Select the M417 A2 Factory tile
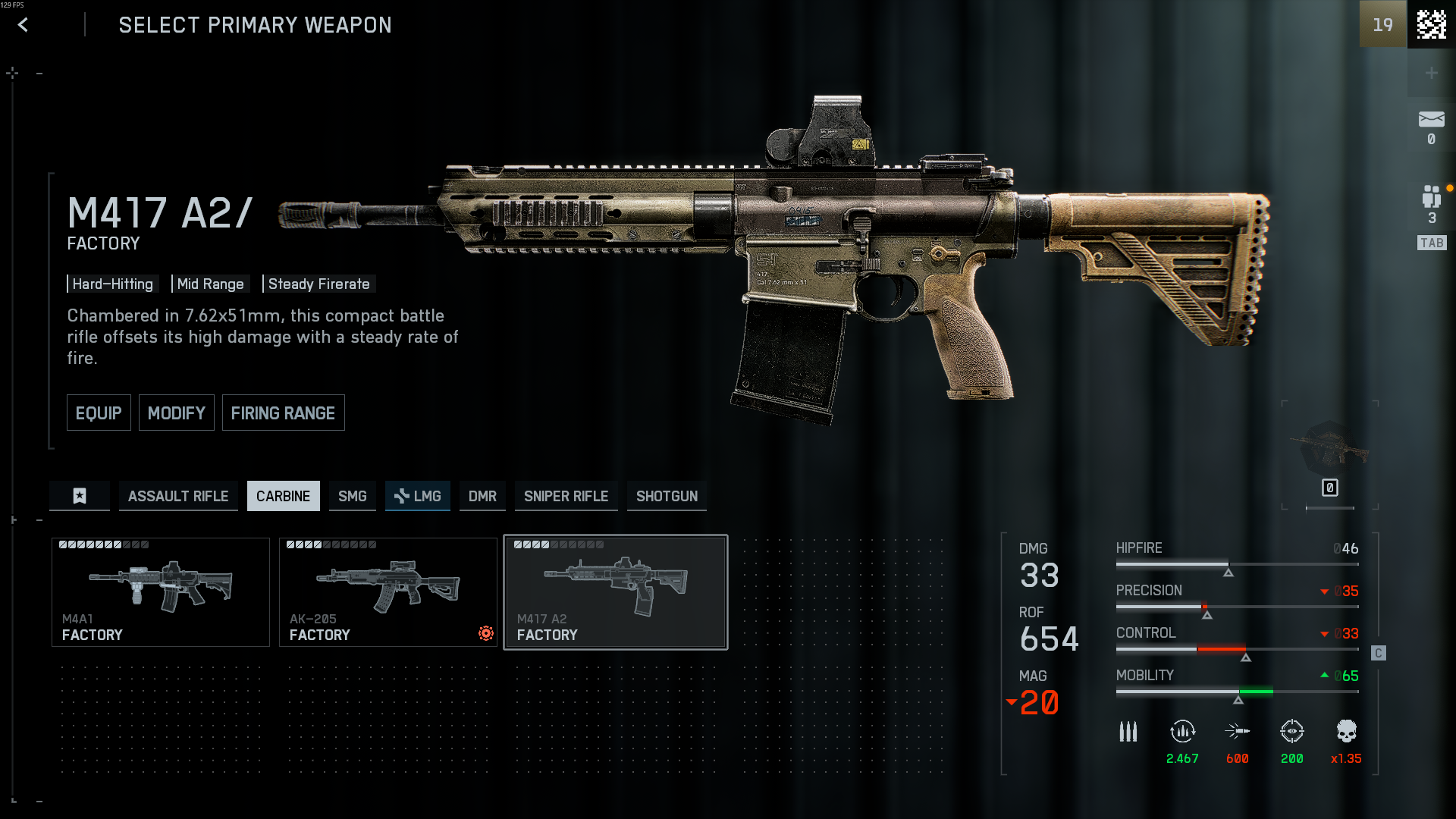Screen dimensions: 1456x819 [x=615, y=592]
